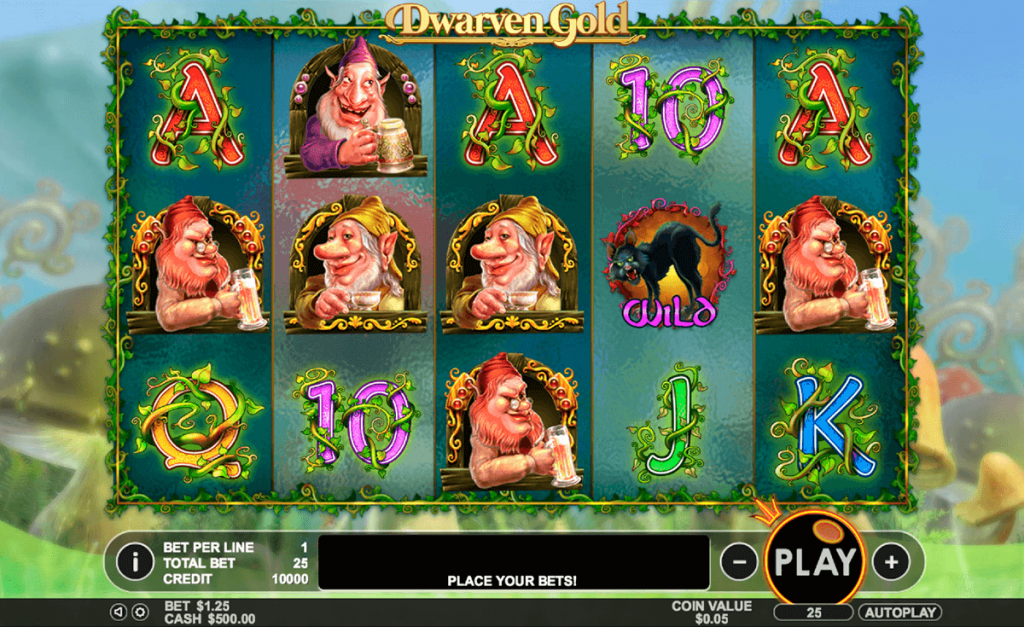The height and width of the screenshot is (627, 1024).
Task: Decrease the bet with the minus button
Action: 738,562
